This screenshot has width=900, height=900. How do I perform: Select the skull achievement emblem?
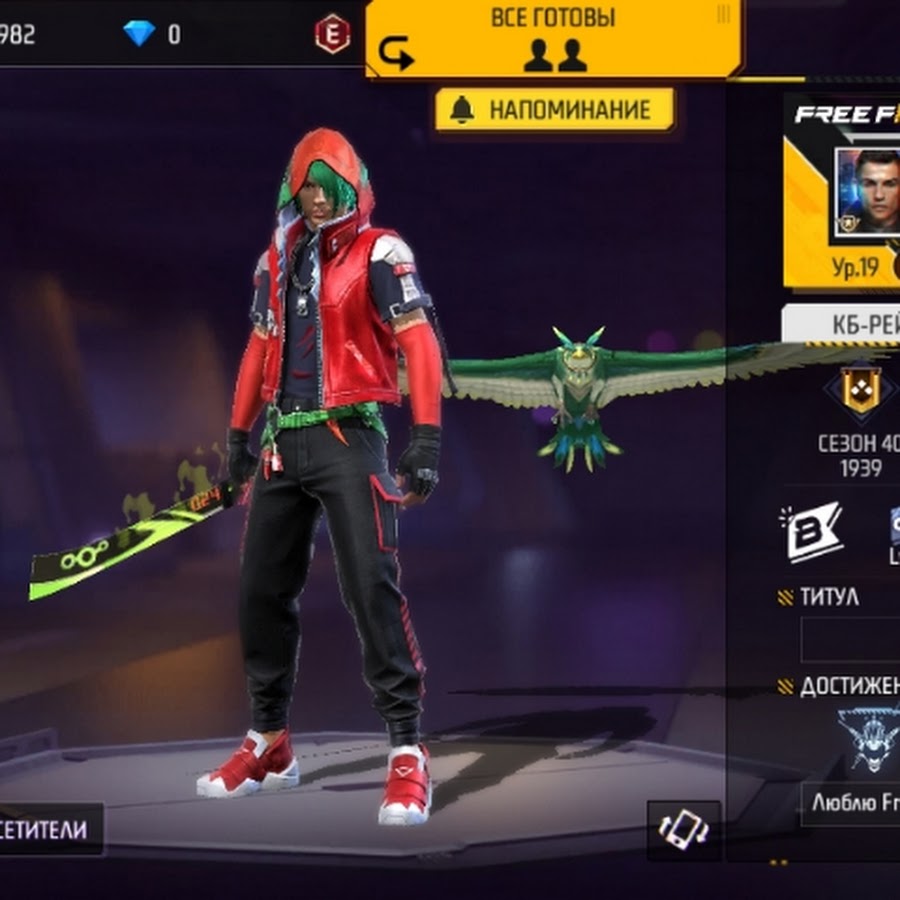[x=867, y=740]
